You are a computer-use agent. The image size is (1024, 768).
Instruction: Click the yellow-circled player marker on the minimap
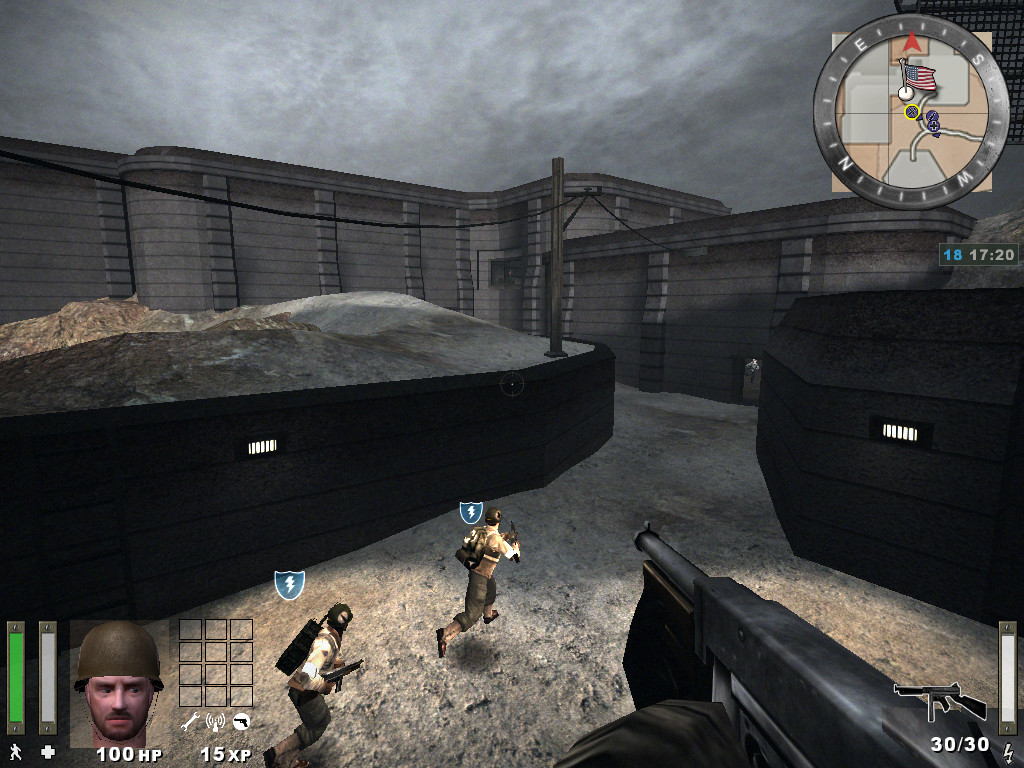(912, 112)
